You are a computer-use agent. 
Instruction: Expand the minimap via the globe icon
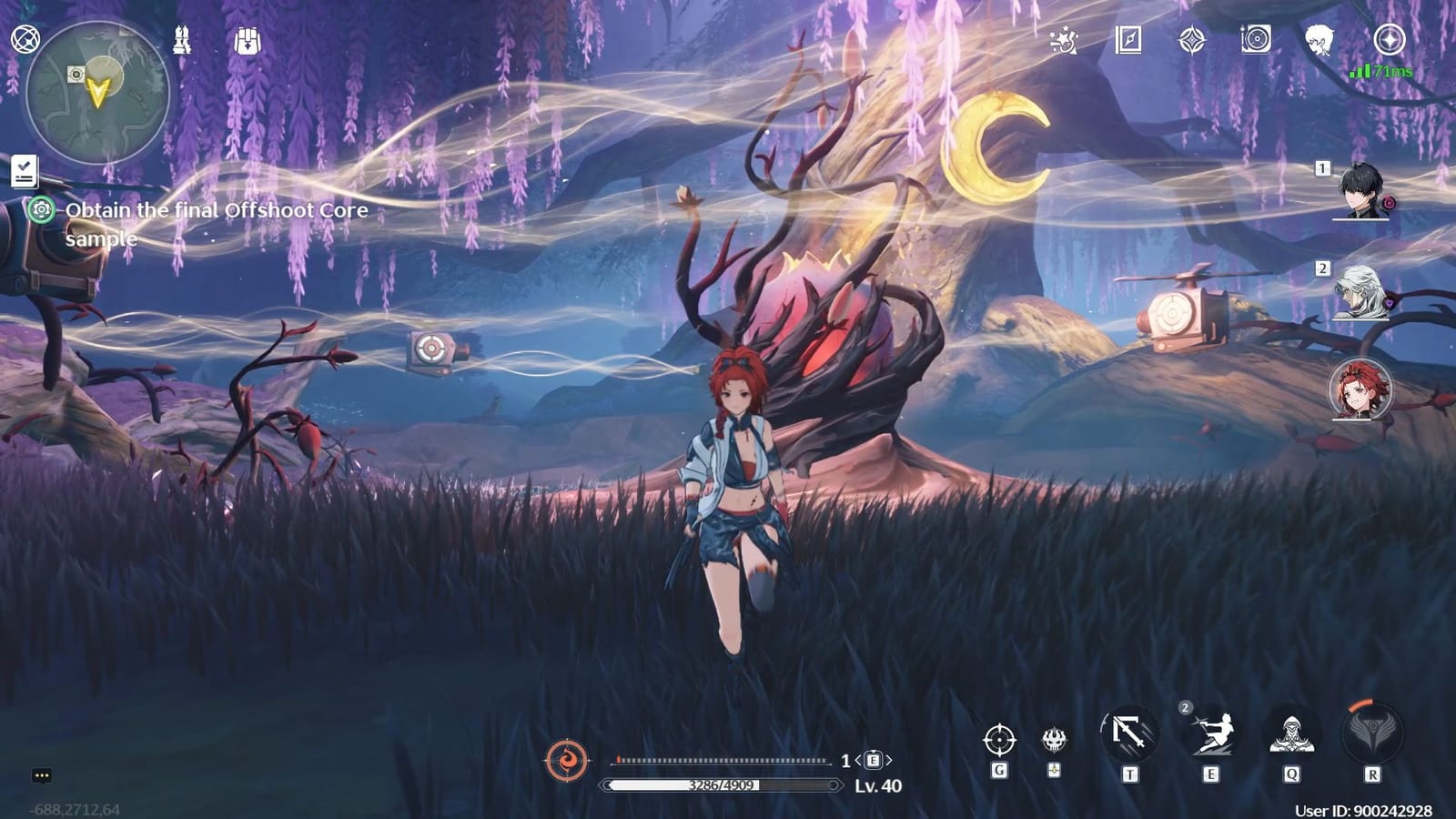tap(25, 40)
